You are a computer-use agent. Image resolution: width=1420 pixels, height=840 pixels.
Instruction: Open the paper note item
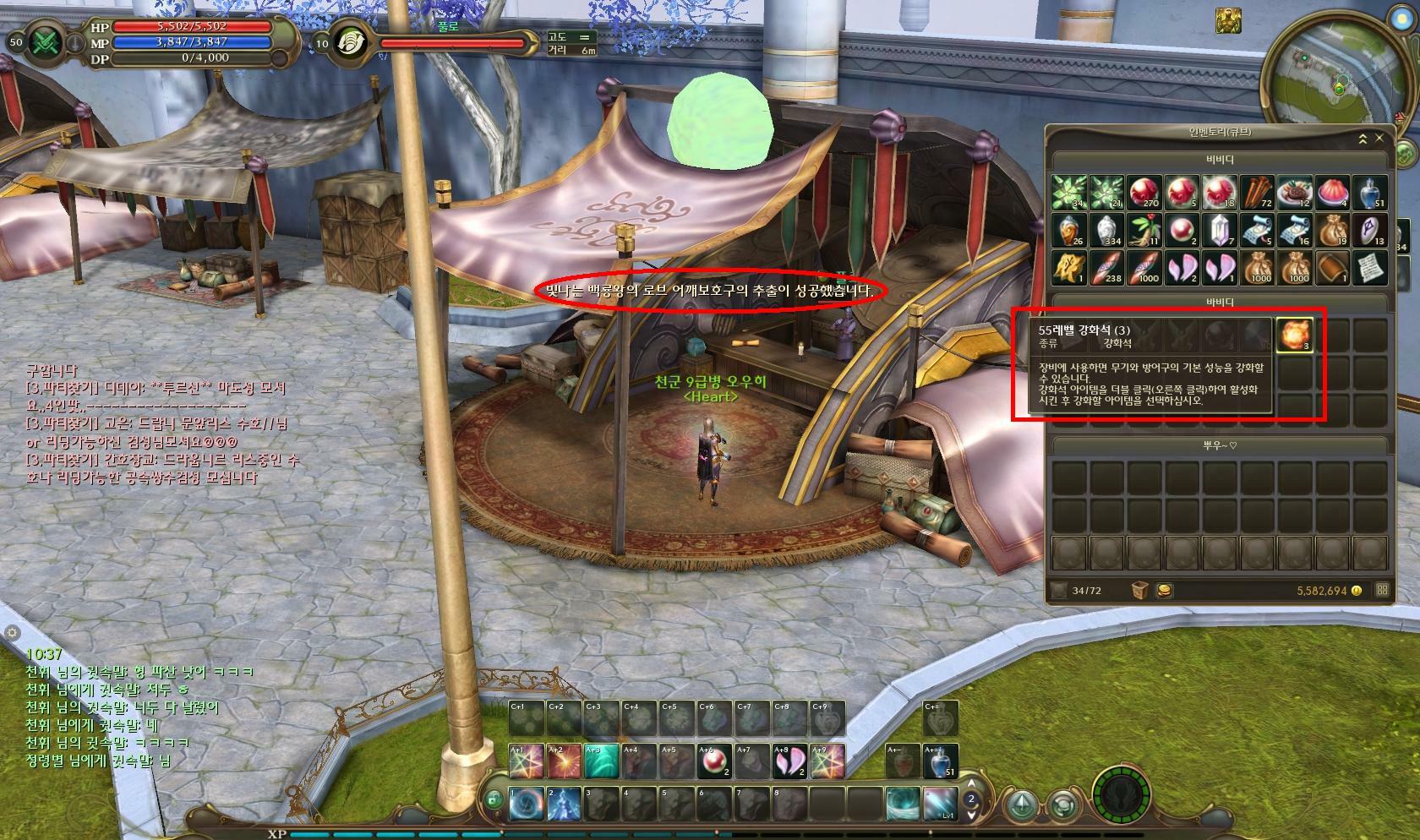1369,267
